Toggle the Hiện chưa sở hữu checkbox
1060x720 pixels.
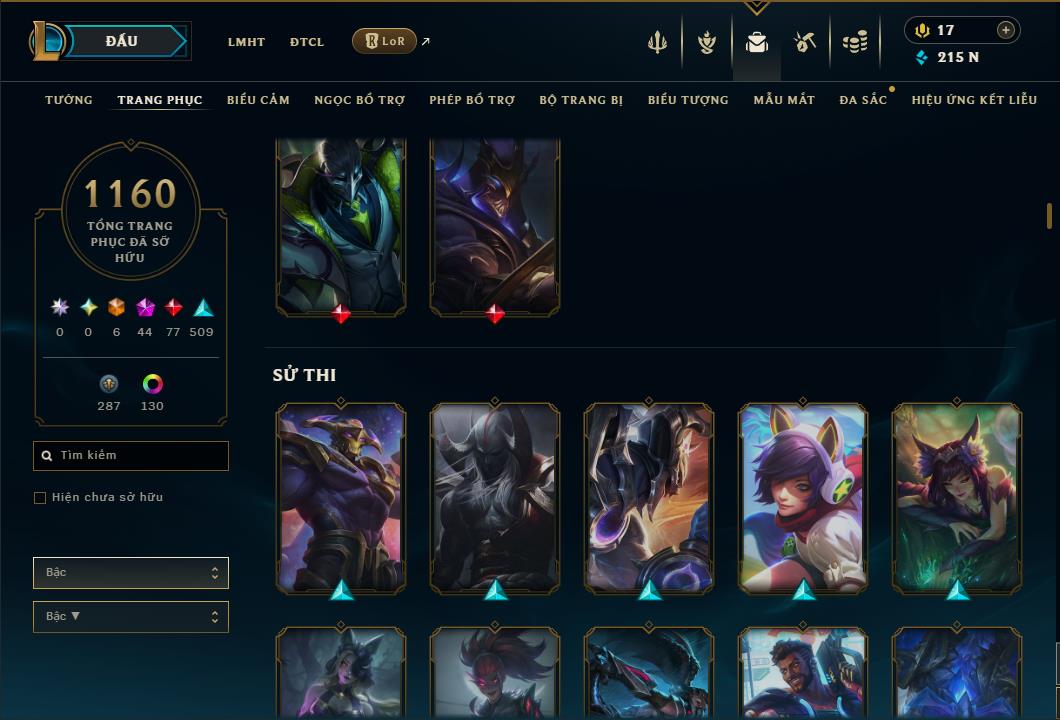[x=40, y=498]
